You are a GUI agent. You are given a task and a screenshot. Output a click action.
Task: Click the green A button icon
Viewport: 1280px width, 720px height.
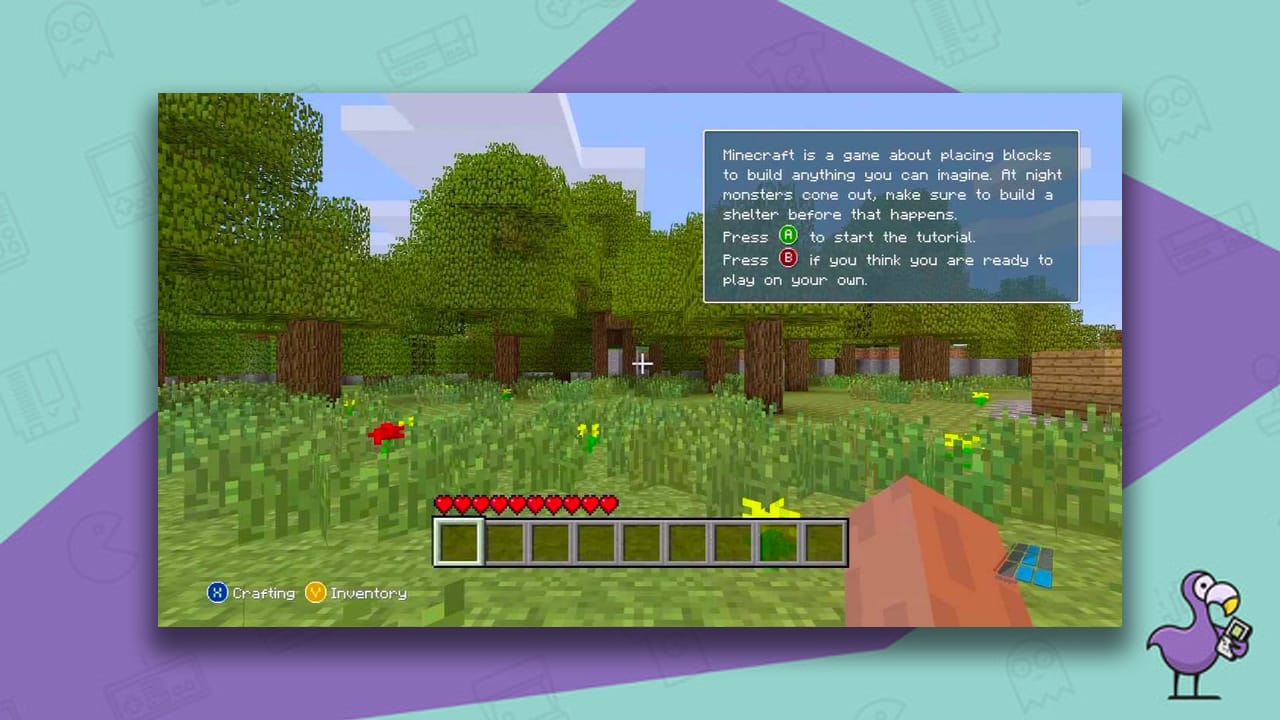click(x=789, y=237)
